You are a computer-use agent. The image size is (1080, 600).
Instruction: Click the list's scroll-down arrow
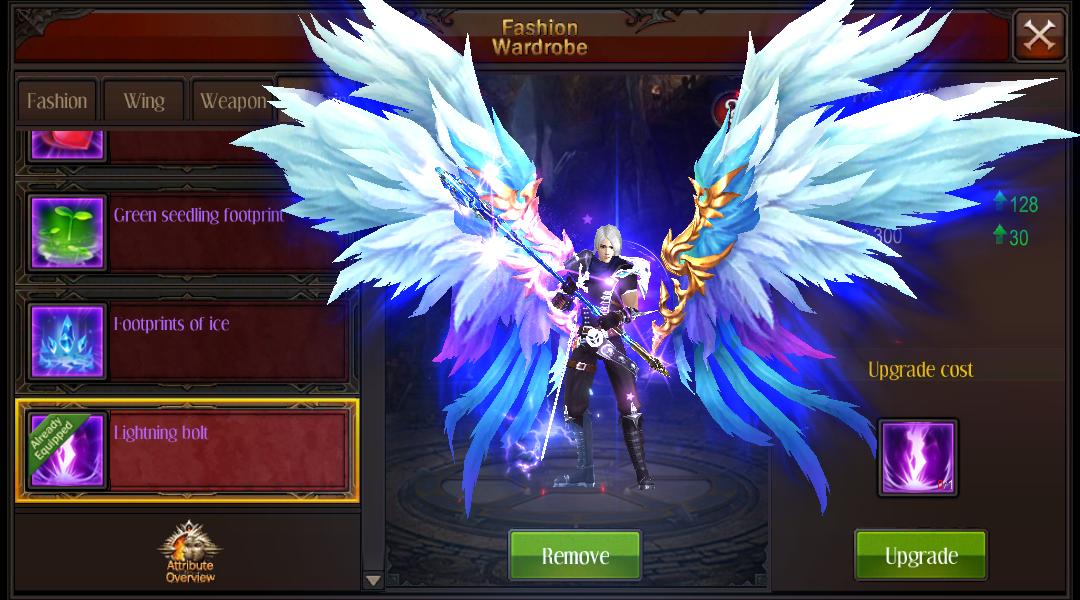tap(373, 580)
